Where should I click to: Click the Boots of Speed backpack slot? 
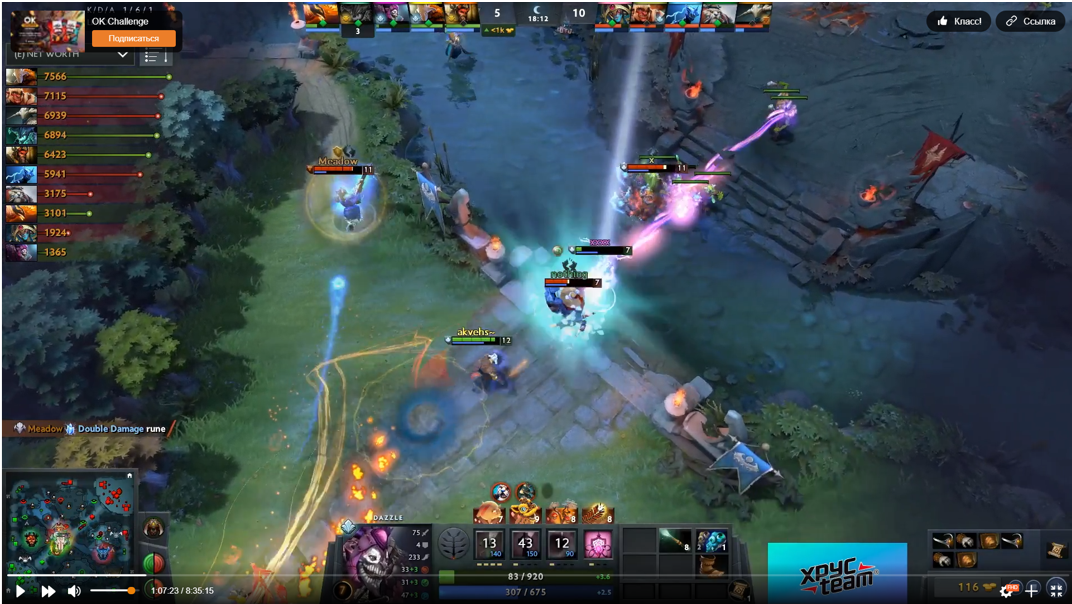[711, 565]
